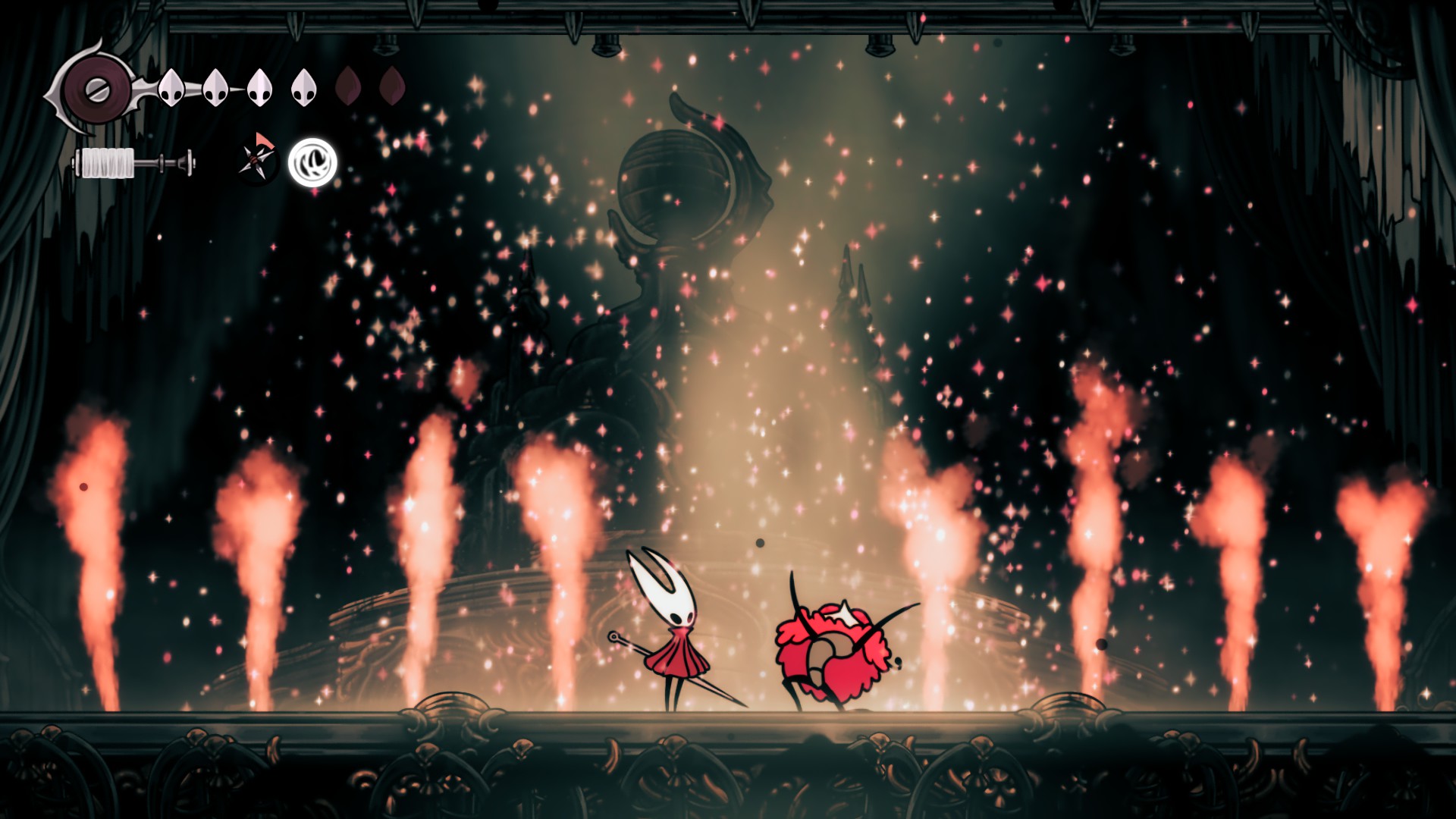Click the white silk thread on the spool
The height and width of the screenshot is (819, 1456).
pos(106,163)
